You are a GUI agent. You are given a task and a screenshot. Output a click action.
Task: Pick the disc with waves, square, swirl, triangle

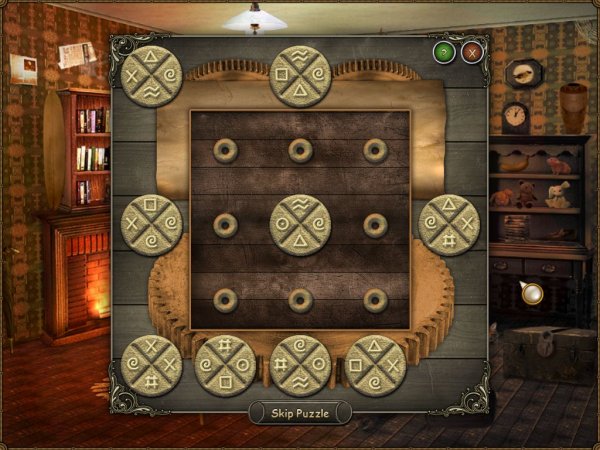300,75
